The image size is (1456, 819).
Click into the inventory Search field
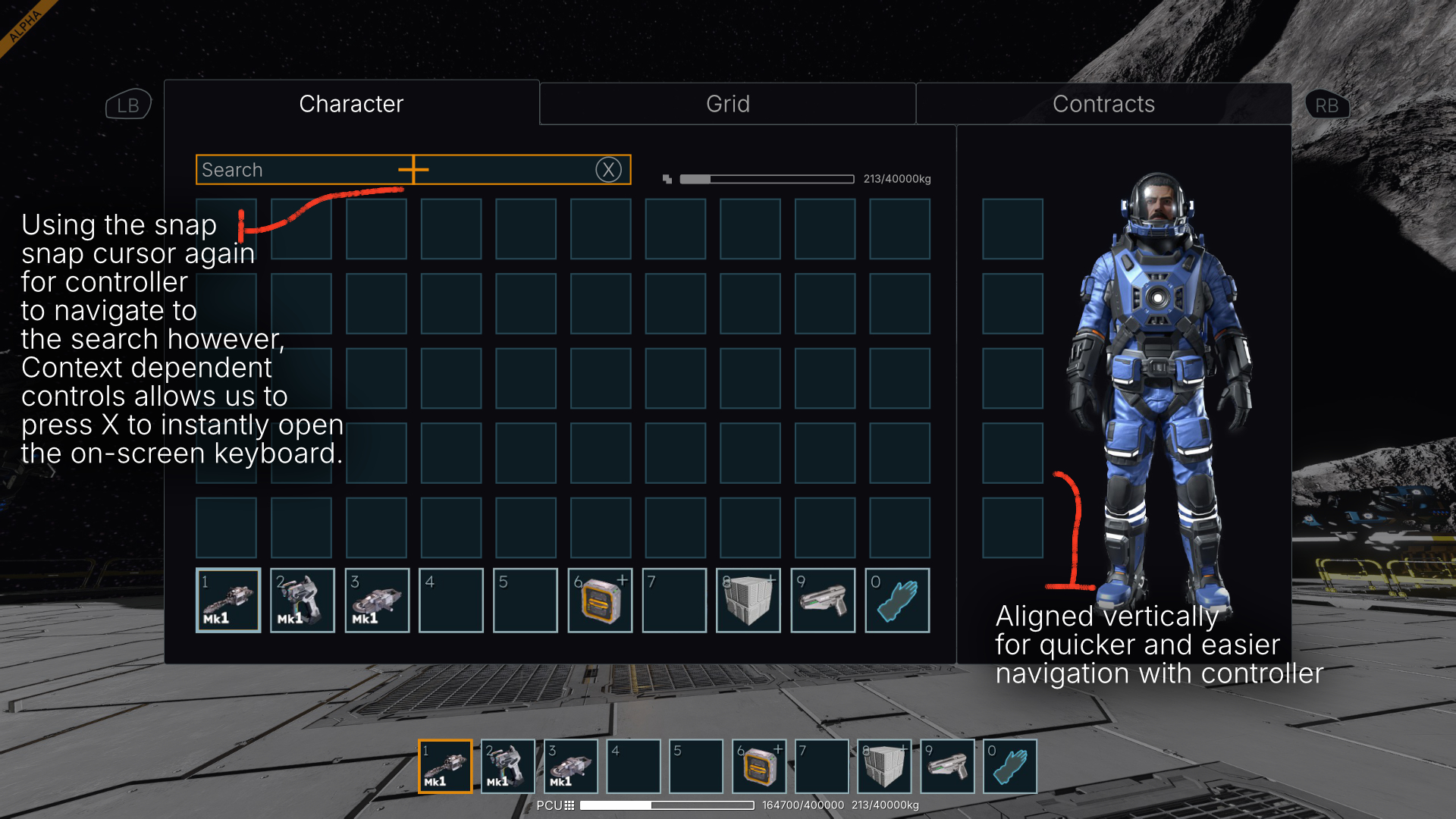(303, 170)
